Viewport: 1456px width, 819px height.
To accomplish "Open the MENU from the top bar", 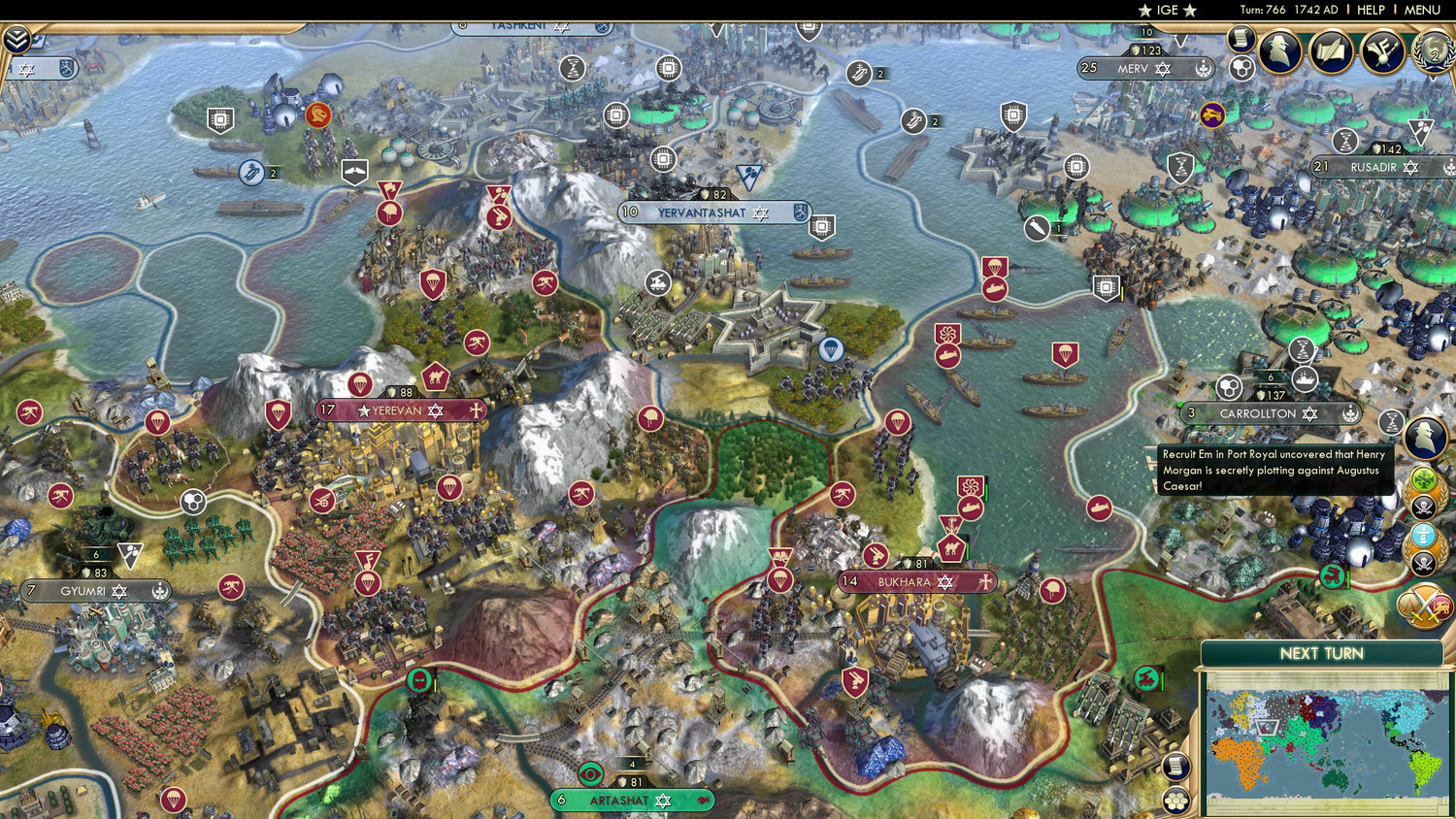I will [x=1421, y=9].
